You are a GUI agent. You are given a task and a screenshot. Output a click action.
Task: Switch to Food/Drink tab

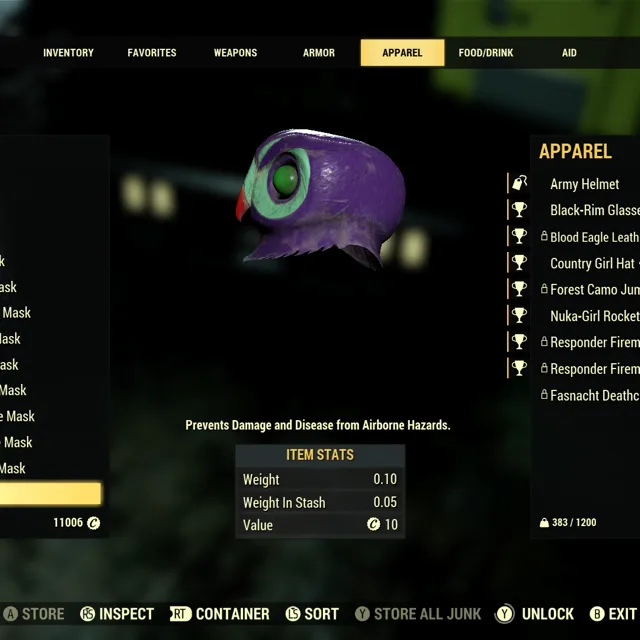tap(485, 53)
